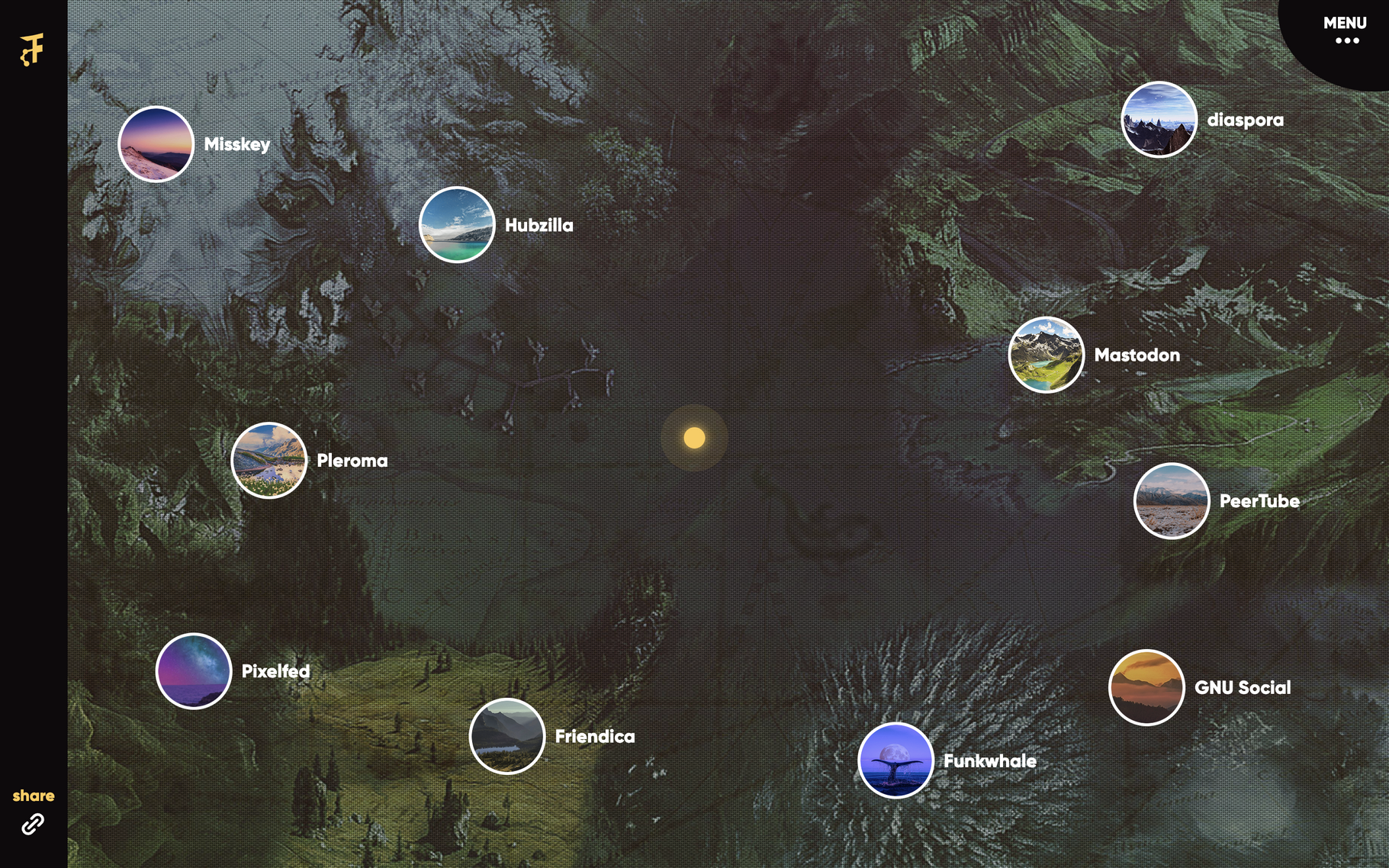Choose the PeerTube node
Viewport: 1389px width, 868px height.
pos(1172,501)
